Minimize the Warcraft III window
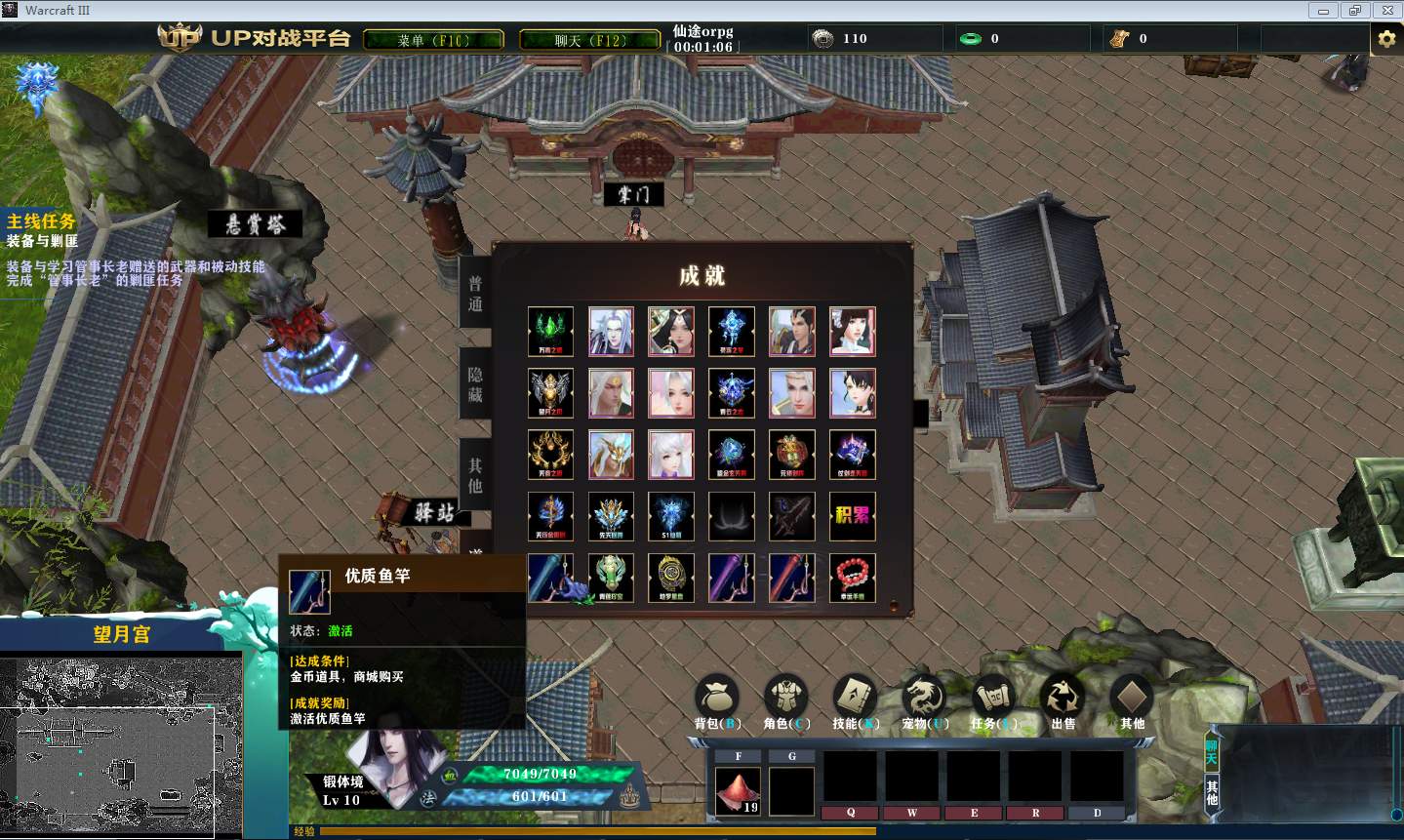The width and height of the screenshot is (1404, 840). tap(1323, 11)
